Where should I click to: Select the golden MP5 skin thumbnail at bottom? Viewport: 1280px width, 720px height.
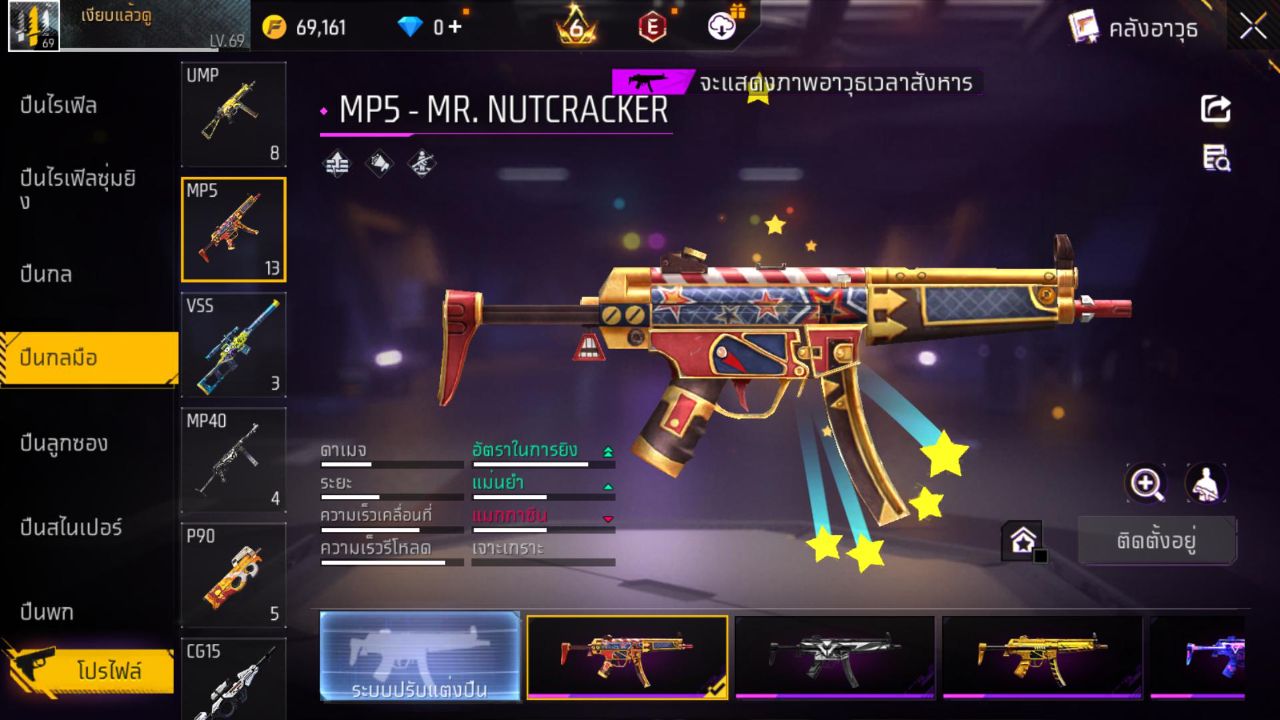coord(1043,657)
